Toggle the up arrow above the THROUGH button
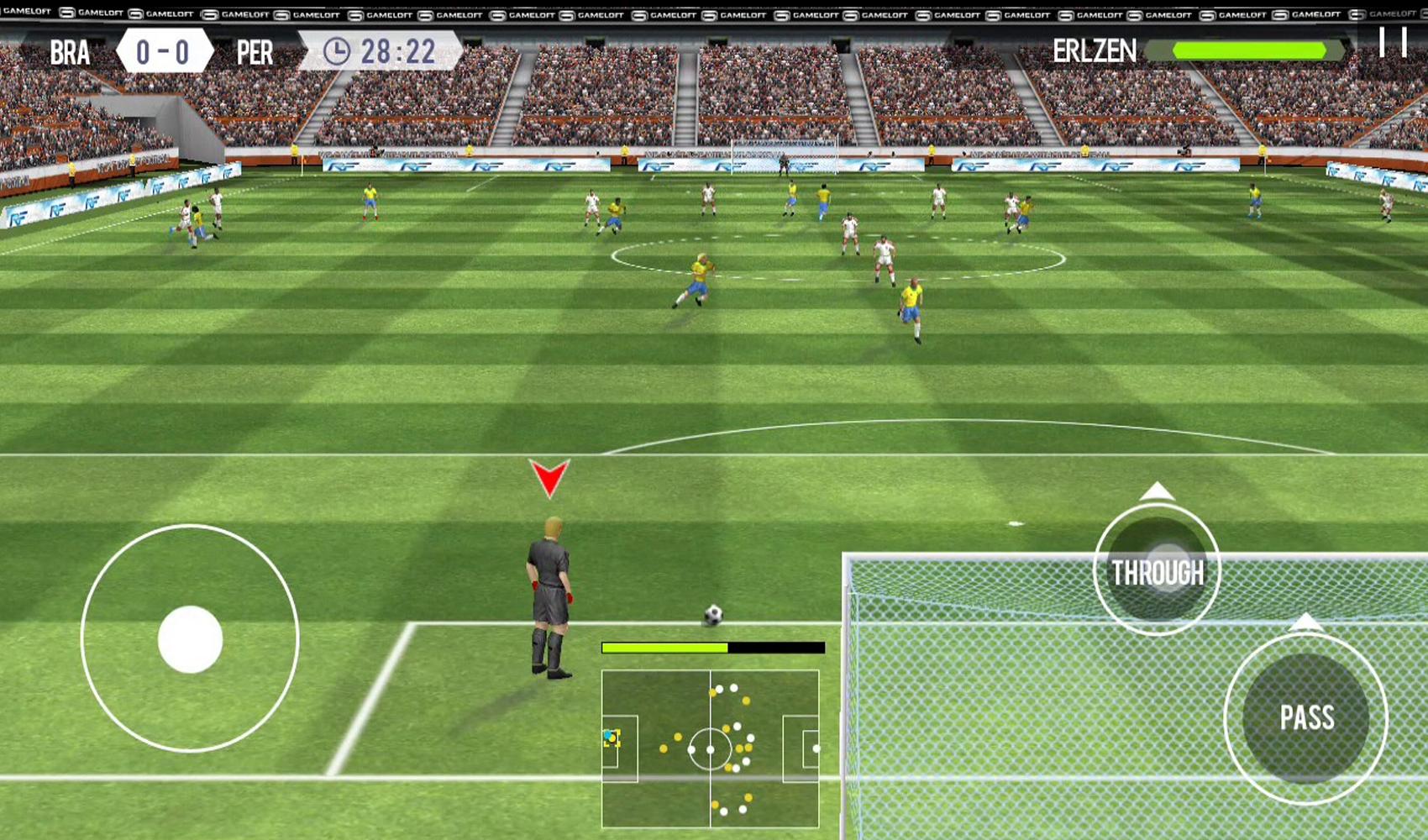Image resolution: width=1428 pixels, height=840 pixels. pyautogui.click(x=1156, y=489)
